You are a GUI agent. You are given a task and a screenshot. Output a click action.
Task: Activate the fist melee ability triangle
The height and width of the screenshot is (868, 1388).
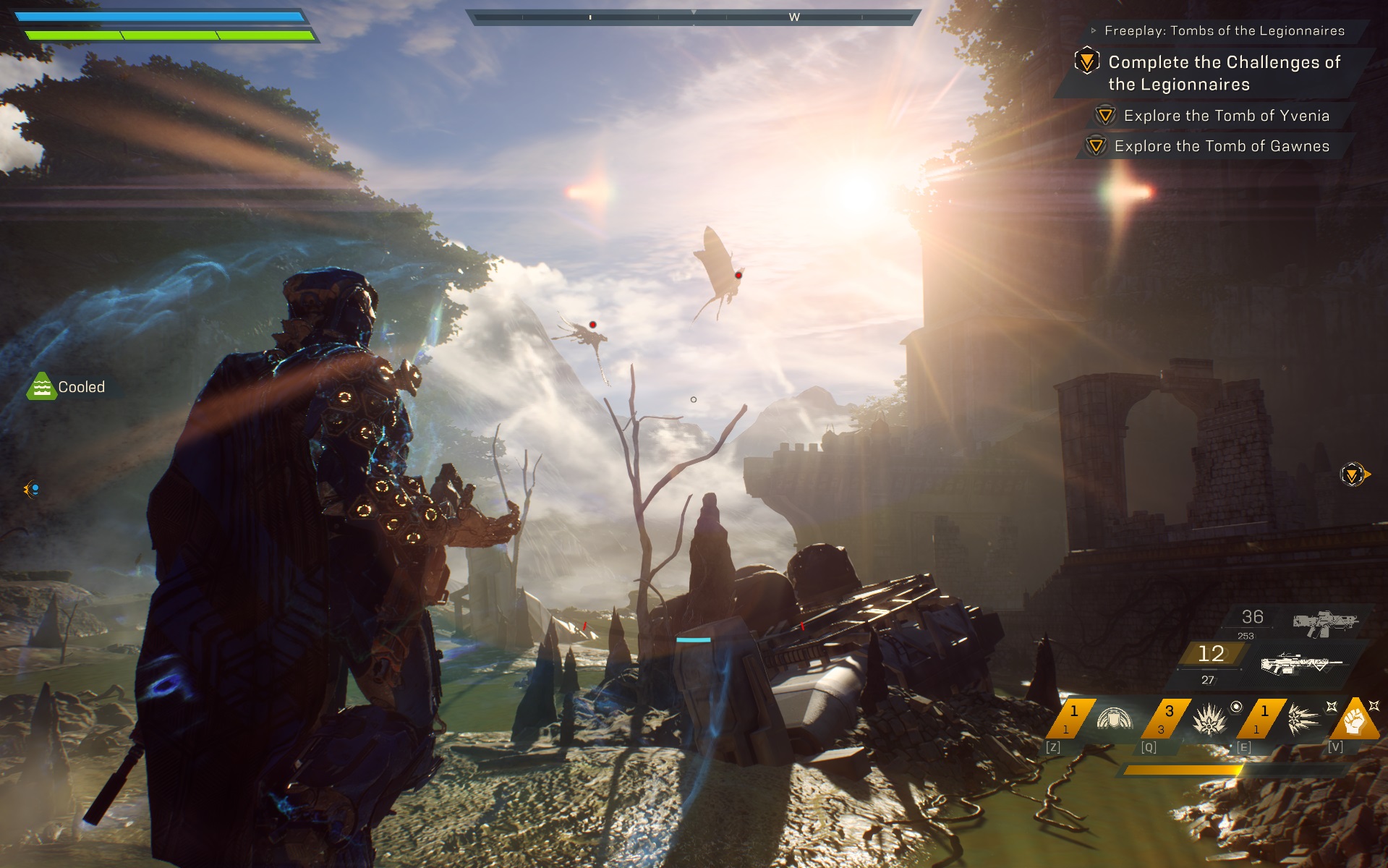point(1355,720)
